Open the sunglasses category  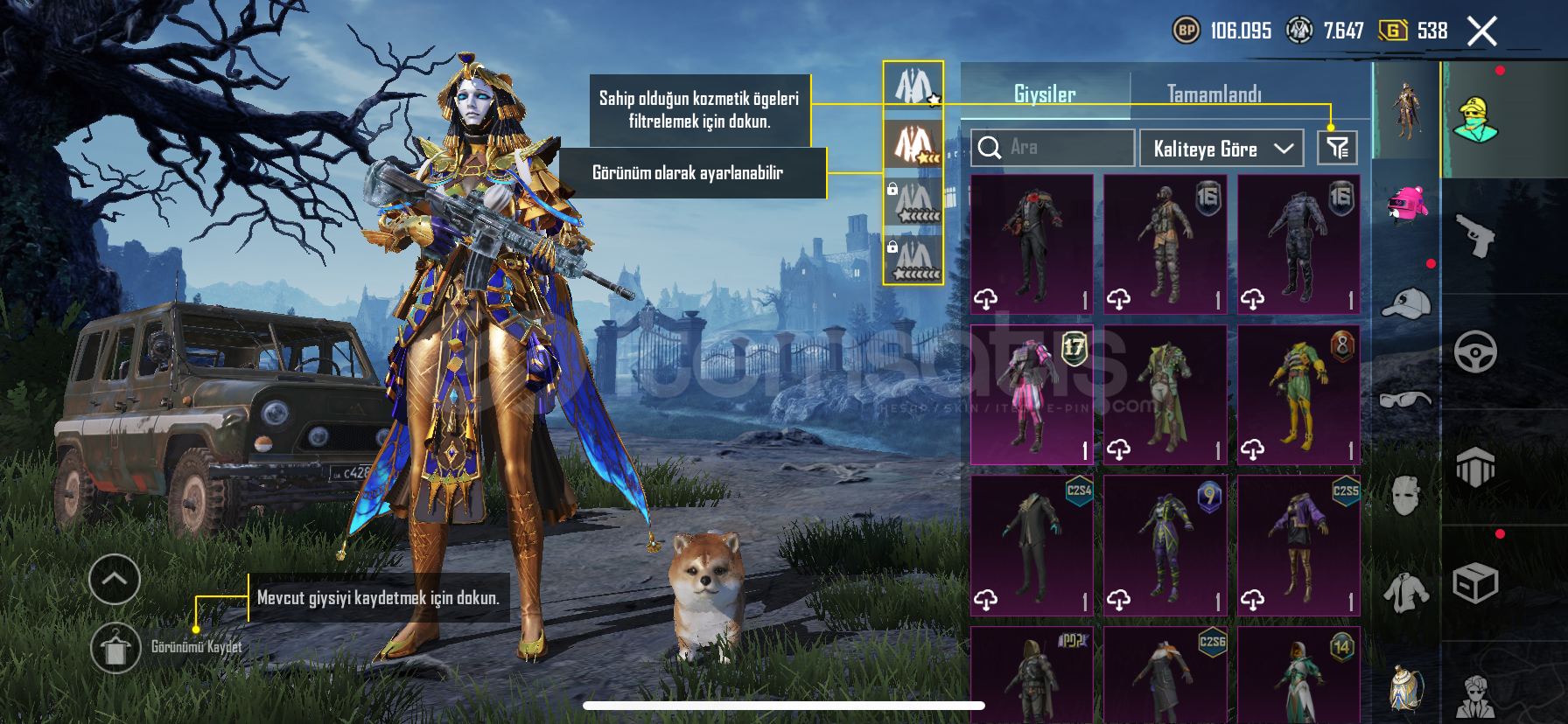1406,400
